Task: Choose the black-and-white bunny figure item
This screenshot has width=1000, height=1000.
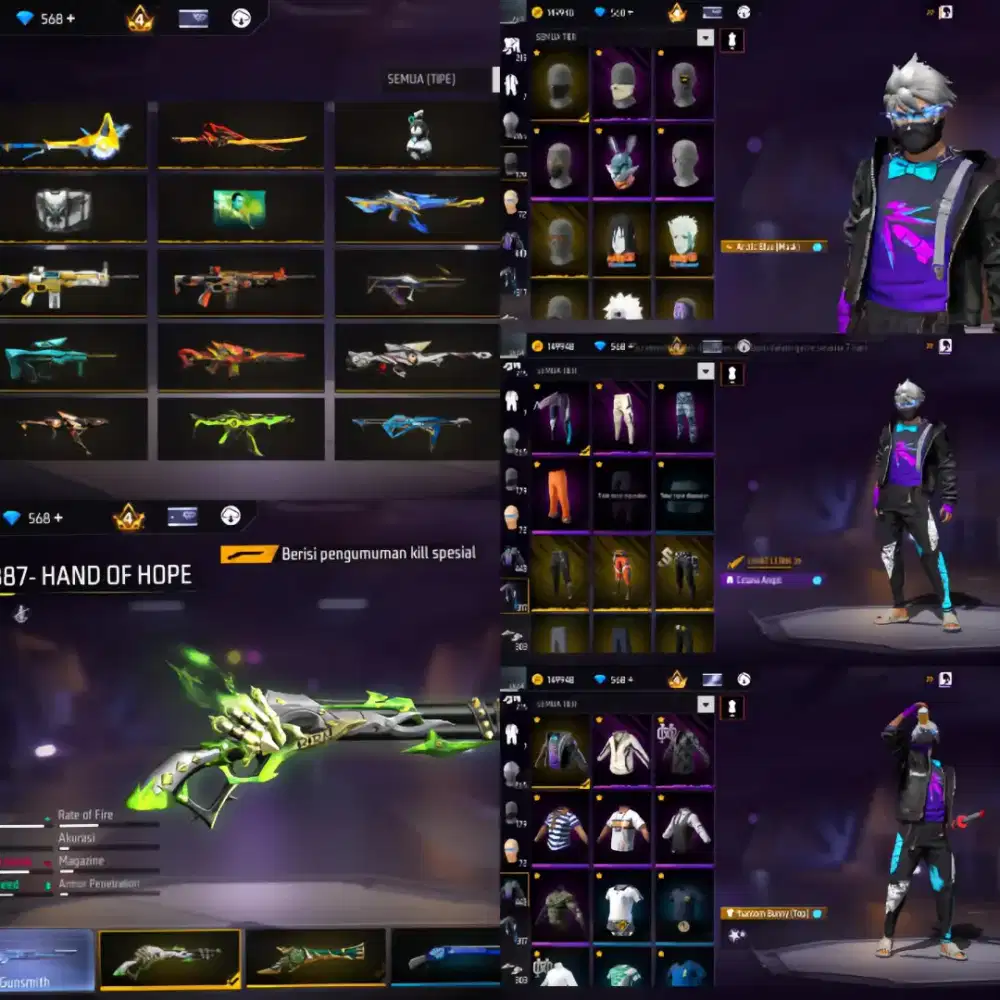Action: click(x=419, y=135)
